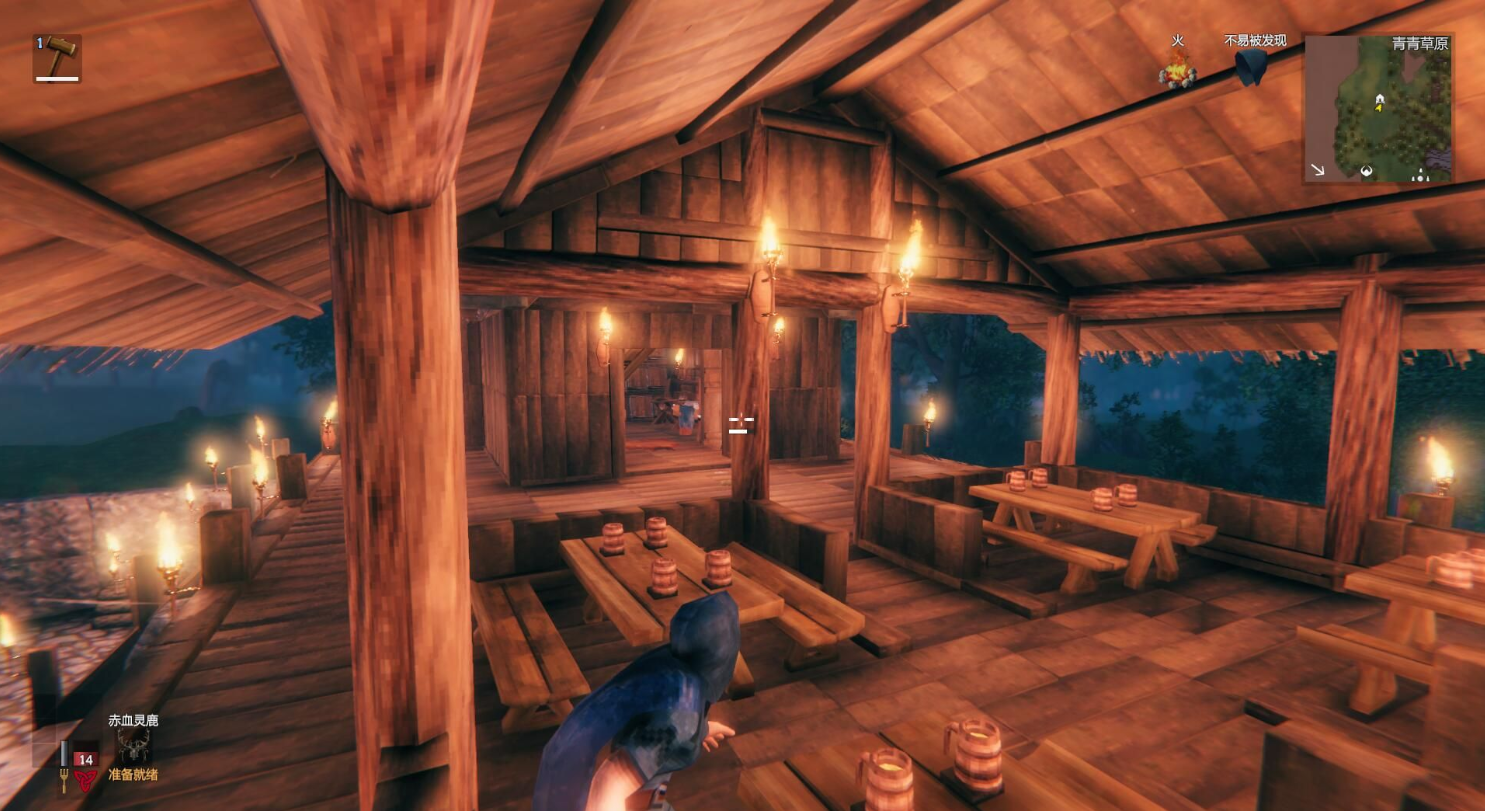
Task: Click the yellow player arrow on the minimap
Action: (1378, 108)
